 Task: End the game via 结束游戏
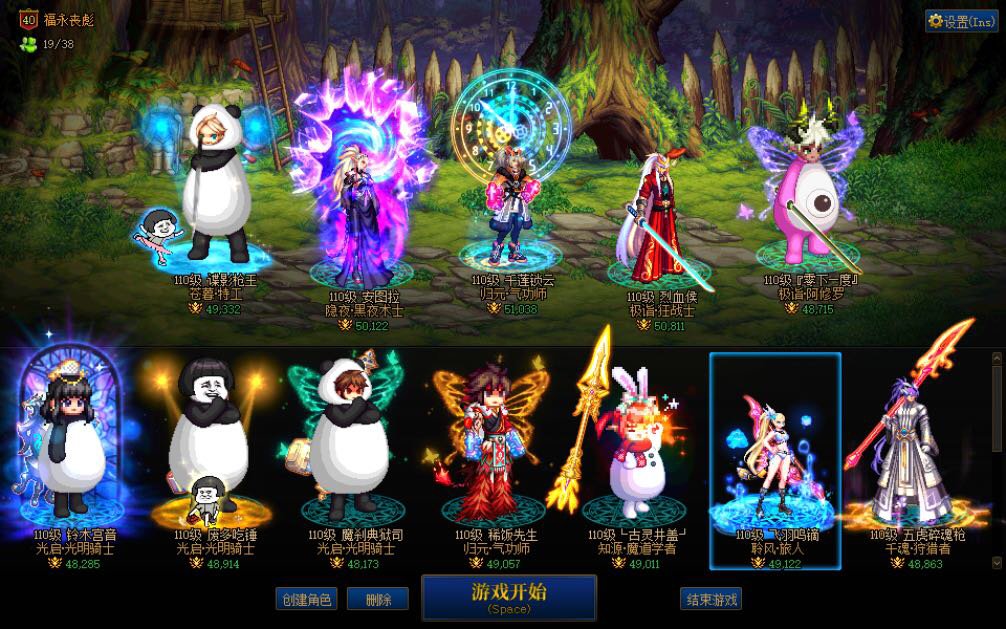point(712,599)
